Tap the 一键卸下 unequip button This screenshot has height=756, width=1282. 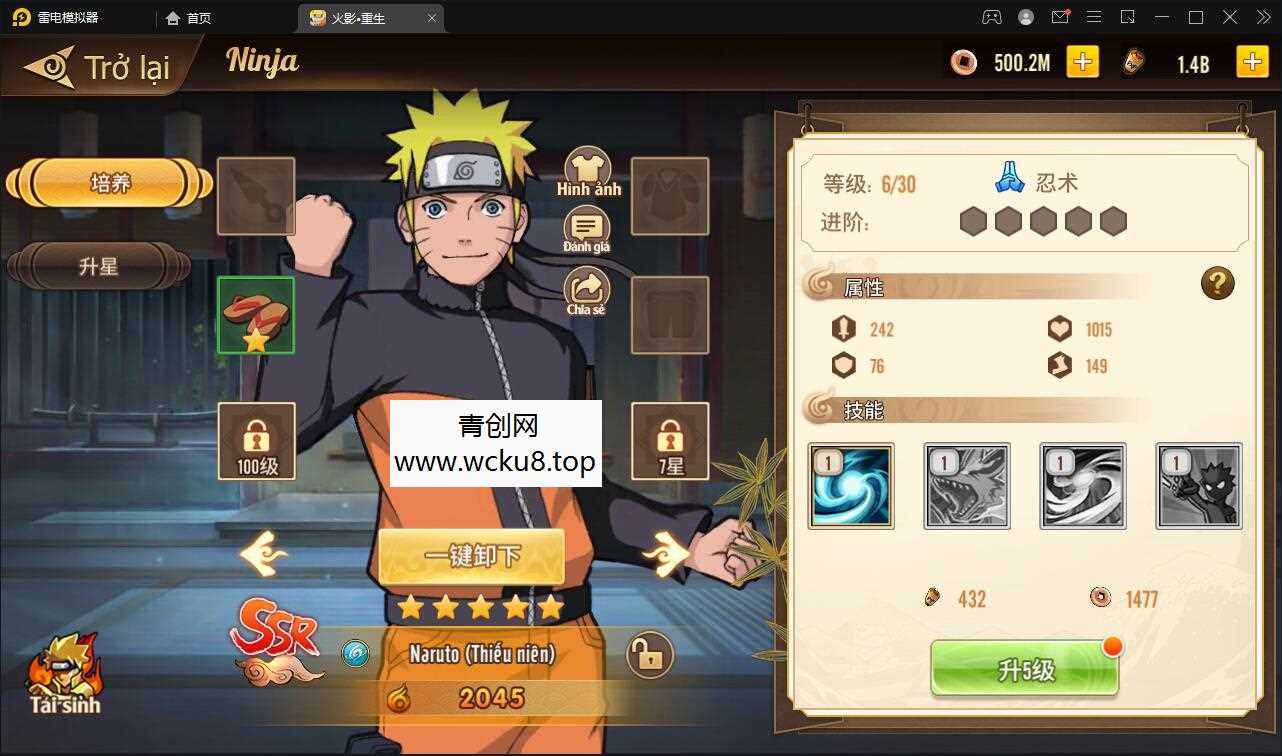(471, 558)
